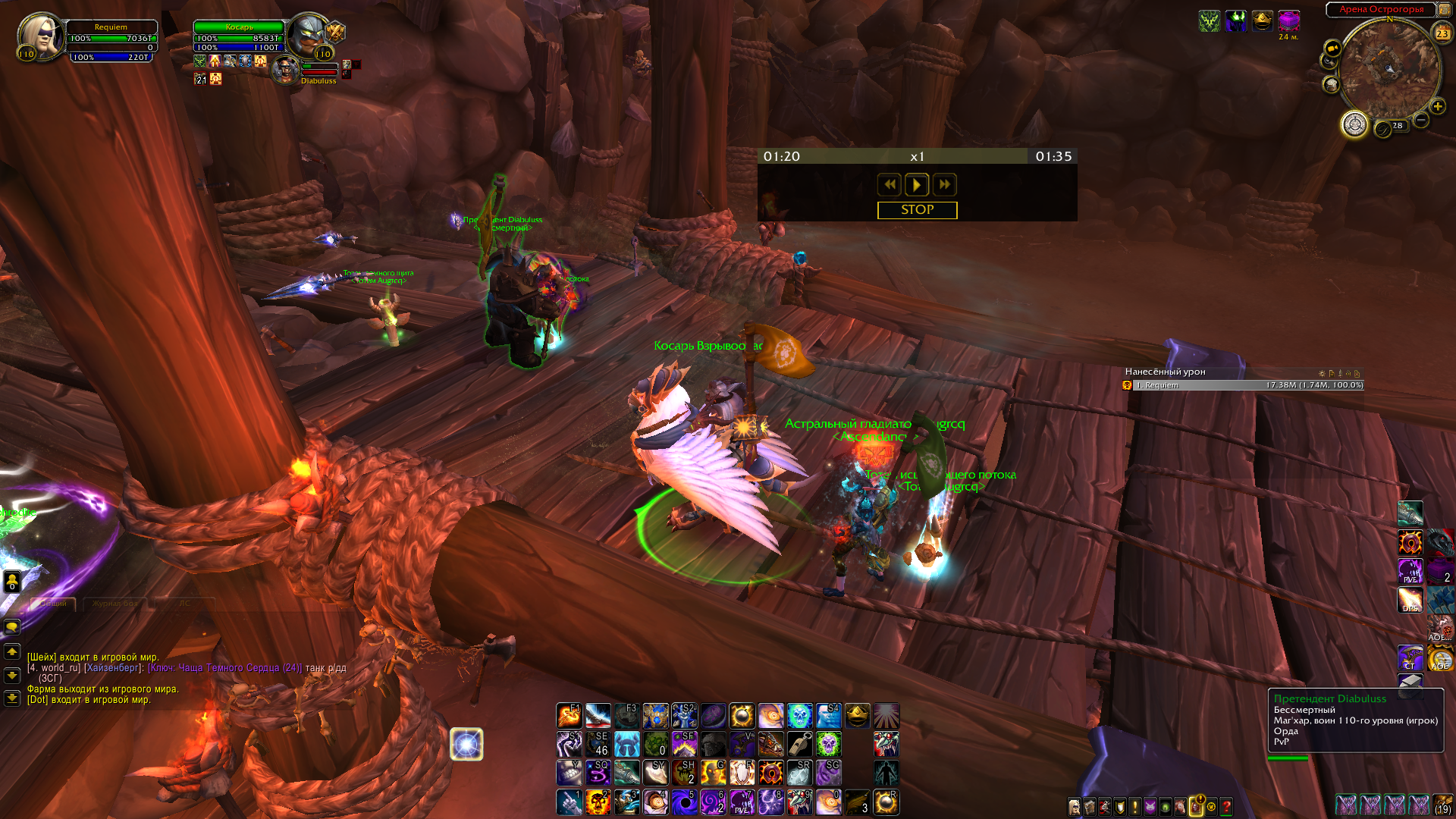The width and height of the screenshot is (1456, 819).
Task: Click the STOP button on replay panel
Action: [917, 210]
